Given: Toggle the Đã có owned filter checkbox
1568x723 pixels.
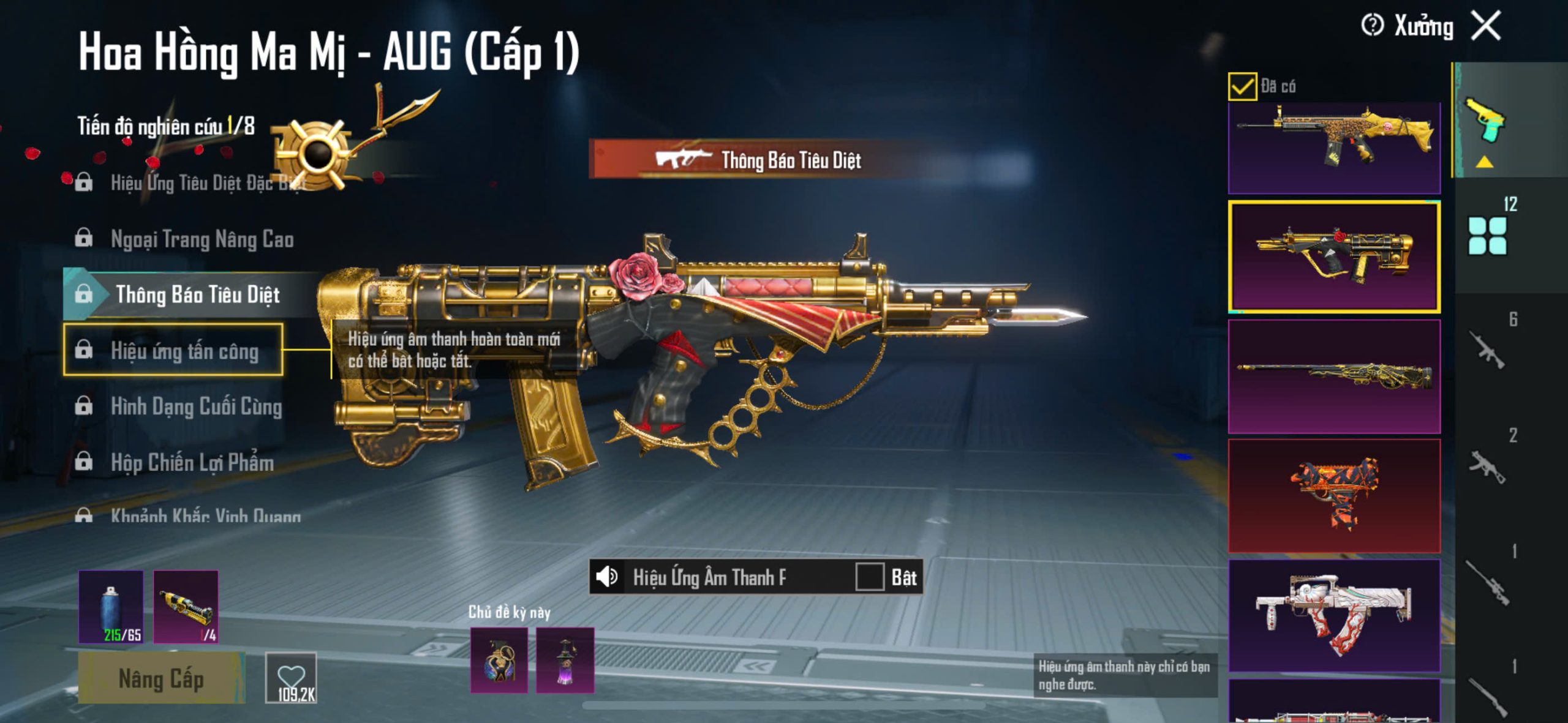Looking at the screenshot, I should point(1242,86).
